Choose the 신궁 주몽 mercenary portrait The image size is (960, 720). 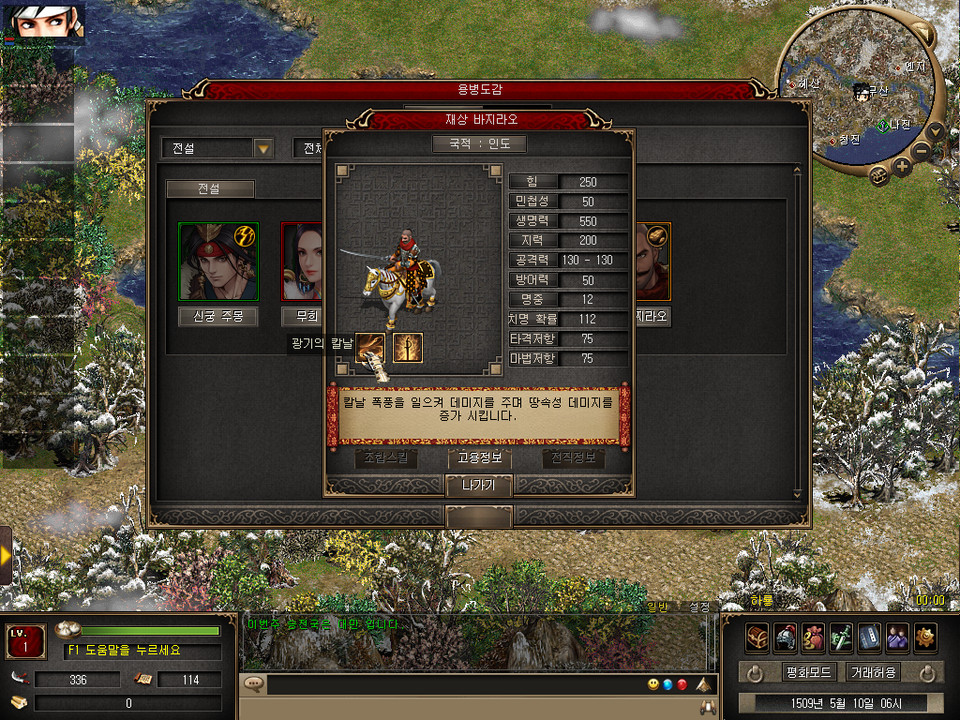[x=218, y=262]
